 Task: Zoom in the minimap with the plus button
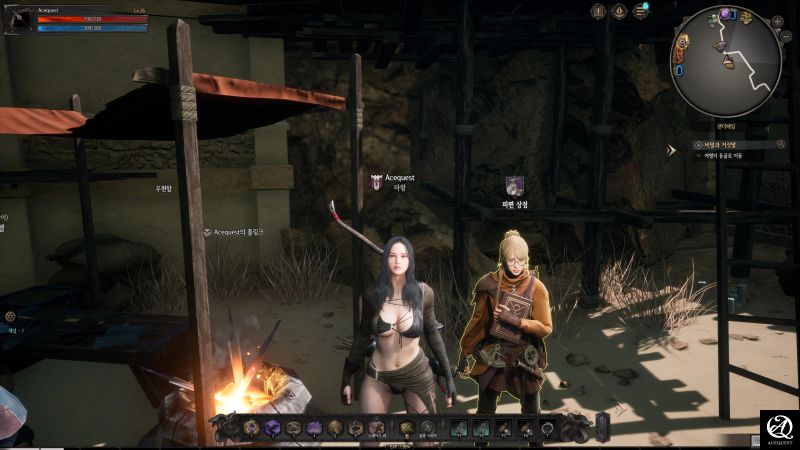coord(778,21)
